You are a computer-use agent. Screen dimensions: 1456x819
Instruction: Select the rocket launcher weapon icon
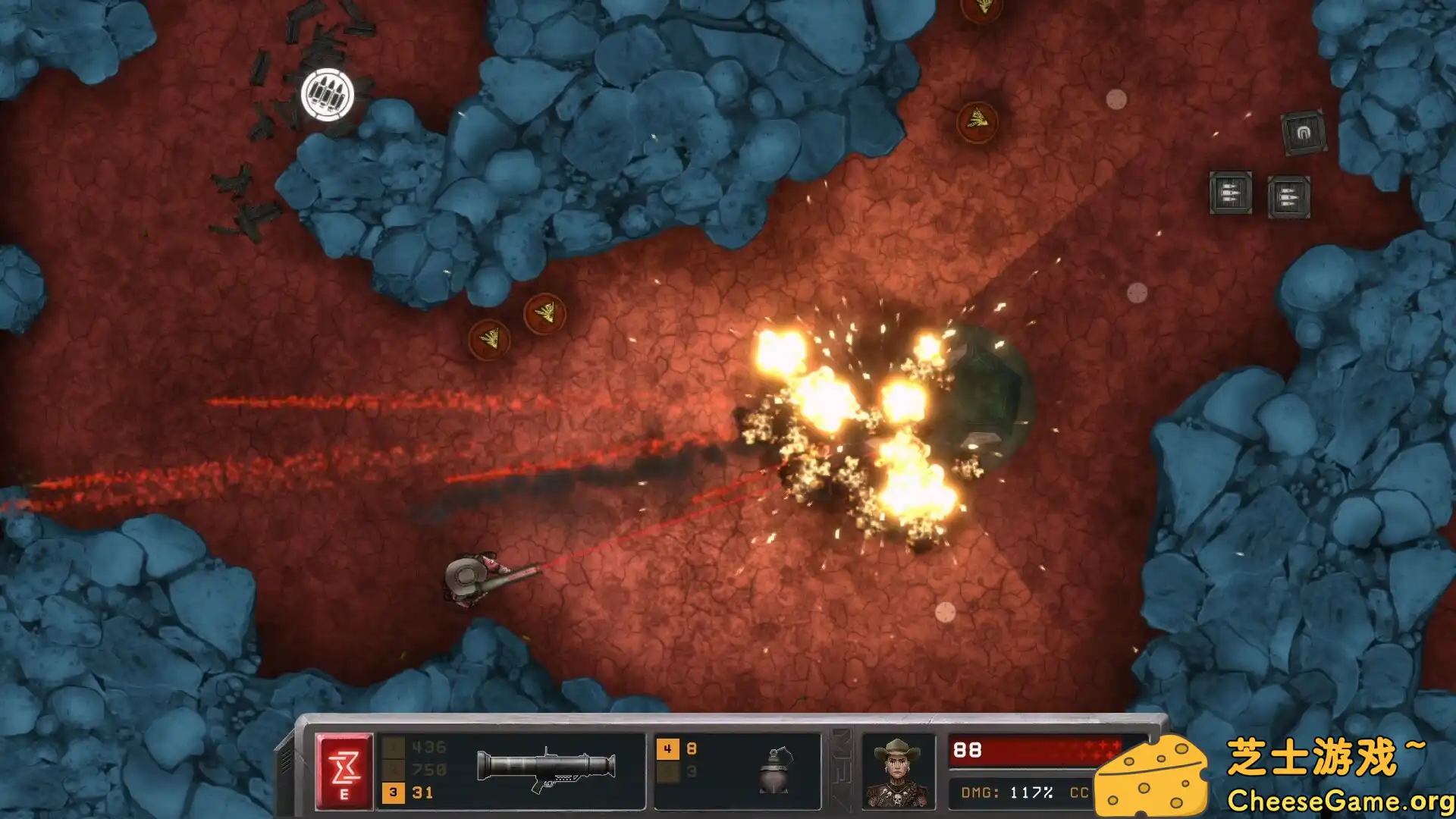546,769
